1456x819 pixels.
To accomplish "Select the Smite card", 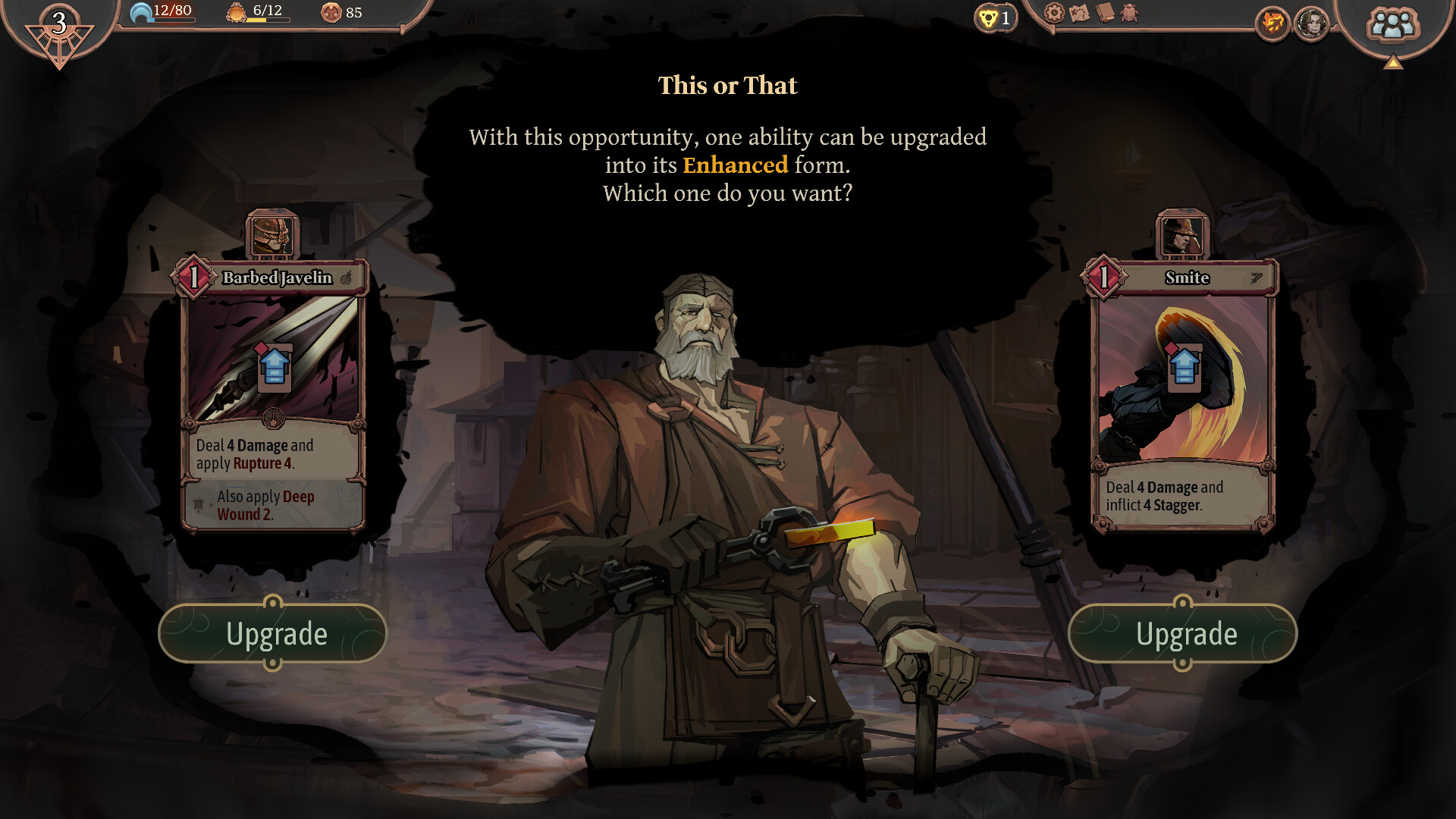I will pyautogui.click(x=1182, y=394).
